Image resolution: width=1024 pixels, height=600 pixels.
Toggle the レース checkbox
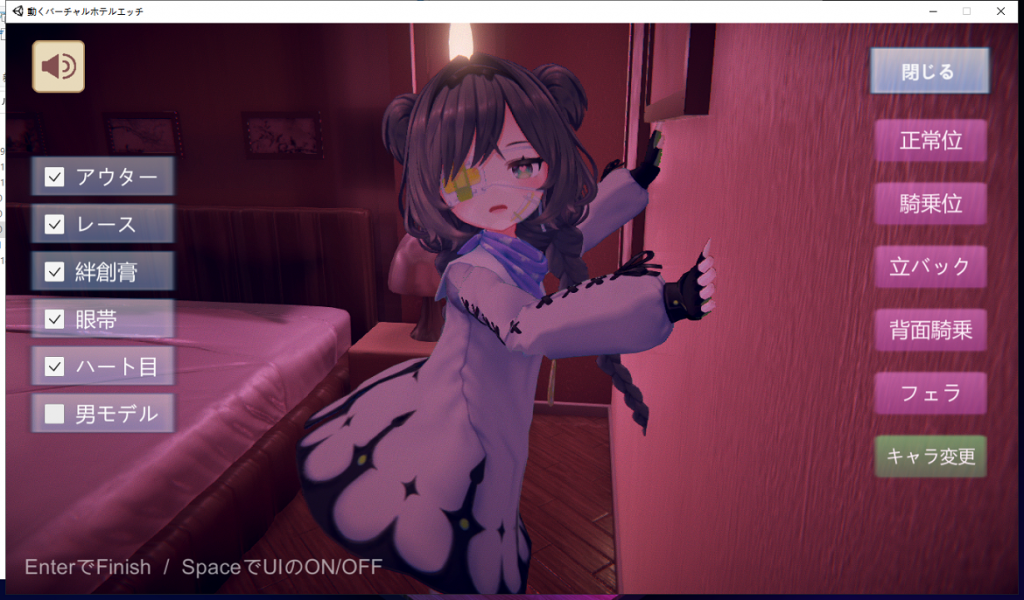click(x=54, y=225)
